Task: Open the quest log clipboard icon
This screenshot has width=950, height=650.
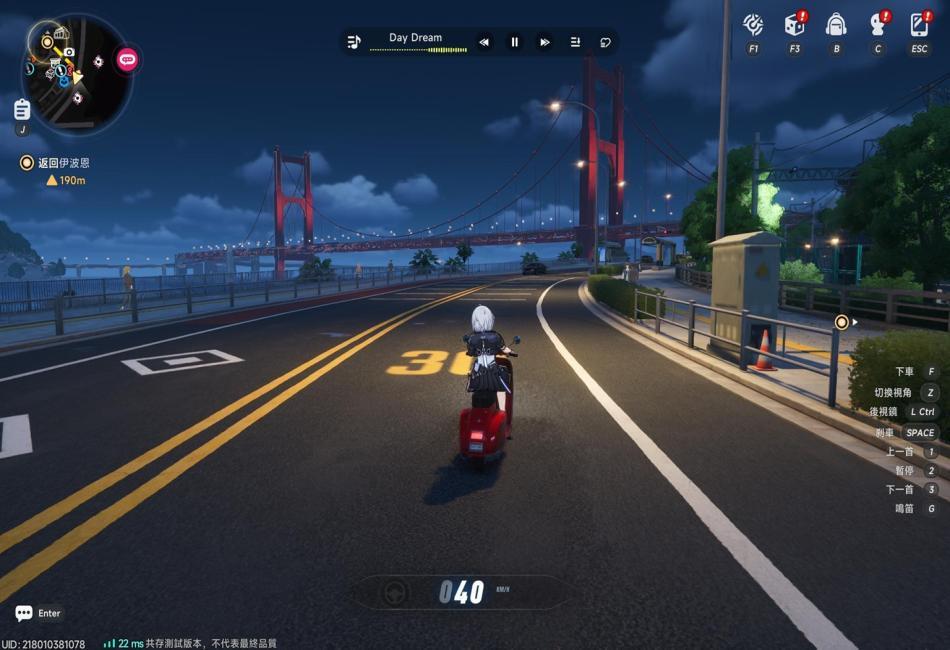Action: point(22,109)
